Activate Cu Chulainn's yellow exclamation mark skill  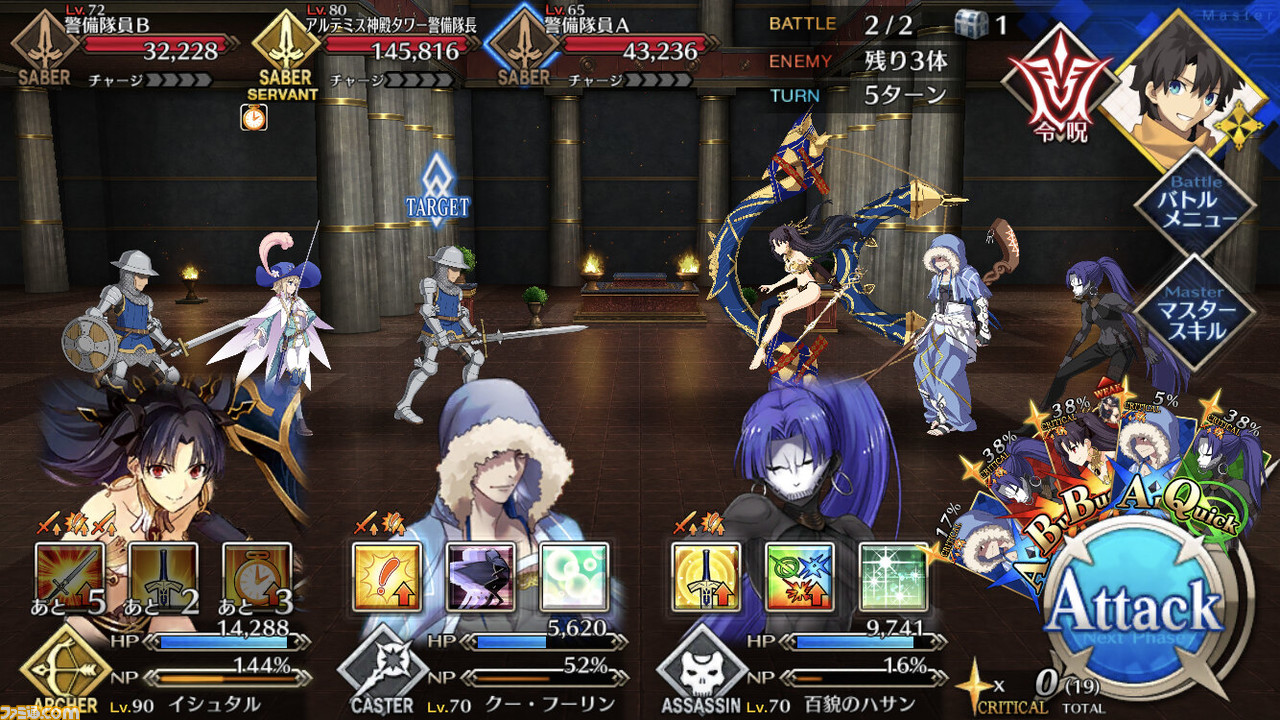click(x=387, y=577)
